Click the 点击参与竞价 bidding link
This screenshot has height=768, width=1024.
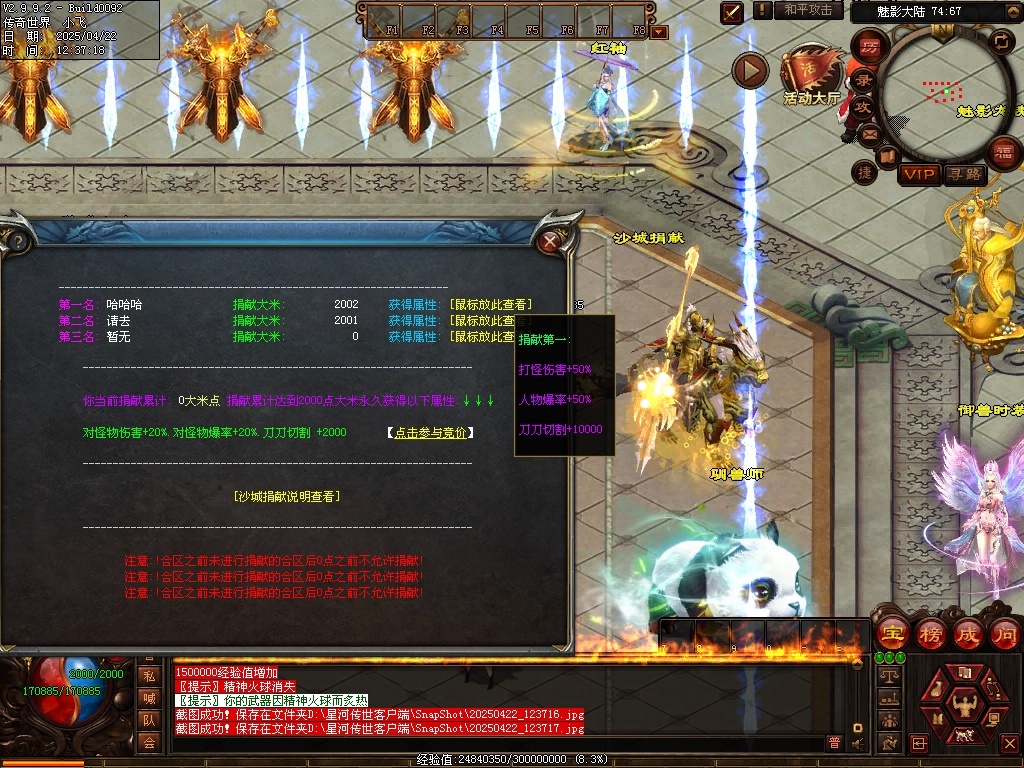(x=430, y=433)
